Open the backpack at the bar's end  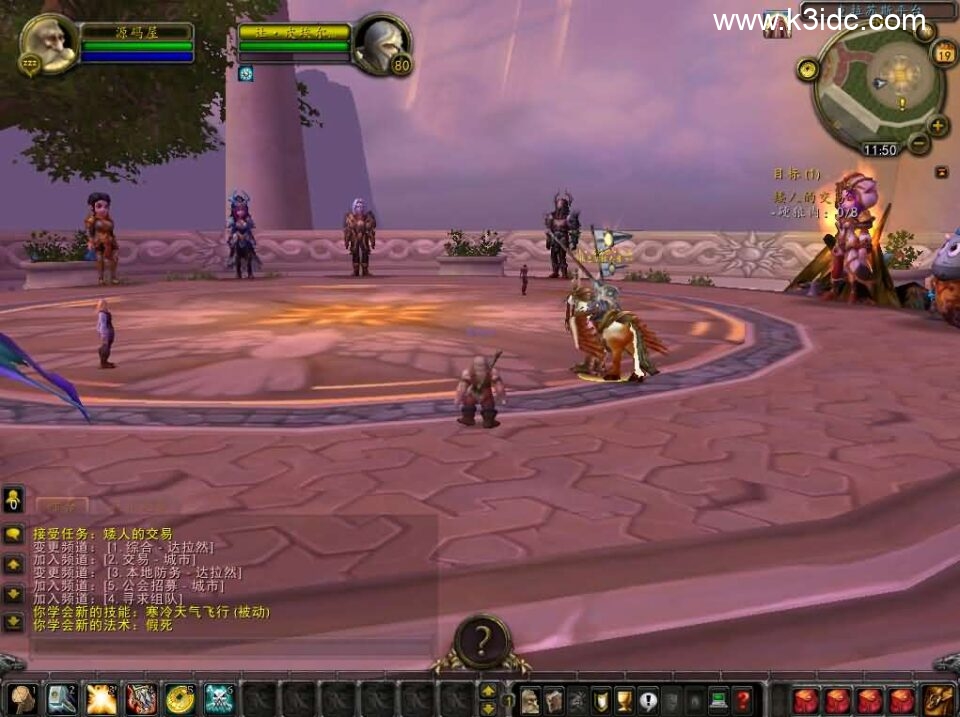coord(939,699)
